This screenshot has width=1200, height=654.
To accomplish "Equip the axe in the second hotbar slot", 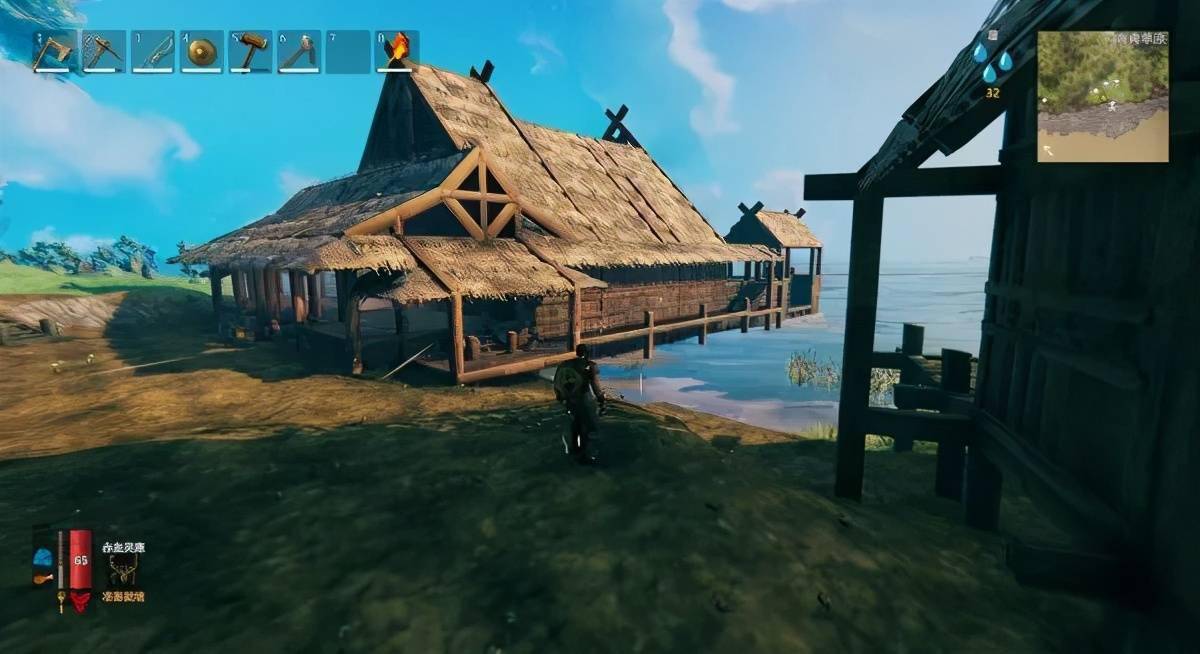I will 103,51.
